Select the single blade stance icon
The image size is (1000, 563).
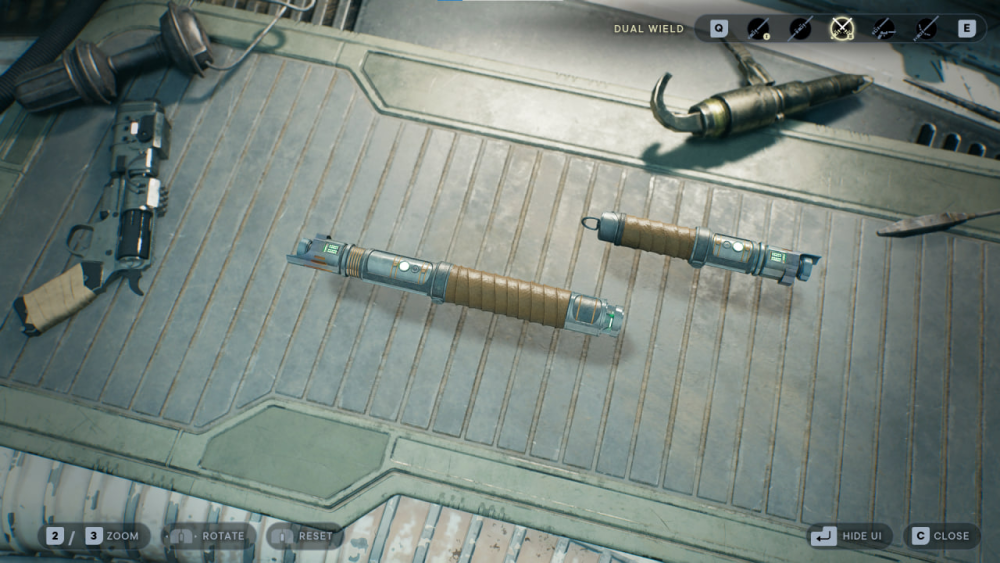(760, 29)
